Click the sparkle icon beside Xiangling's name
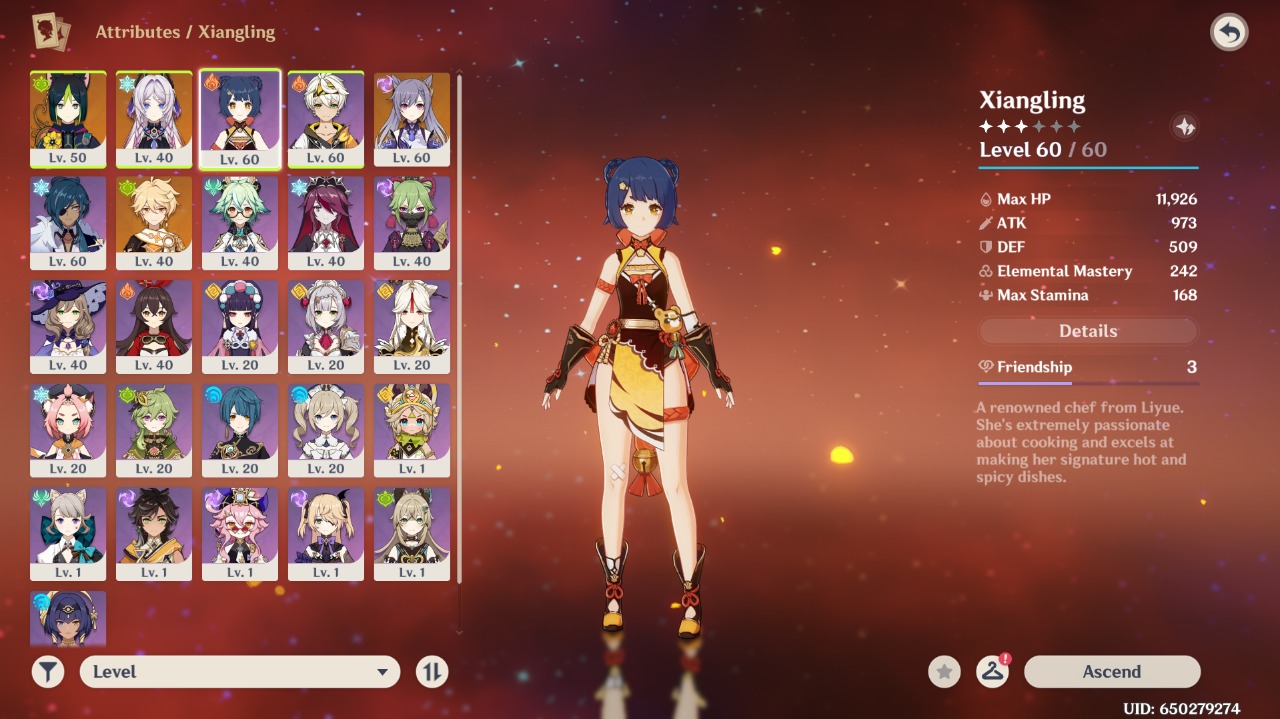The height and width of the screenshot is (719, 1280). tap(1185, 127)
